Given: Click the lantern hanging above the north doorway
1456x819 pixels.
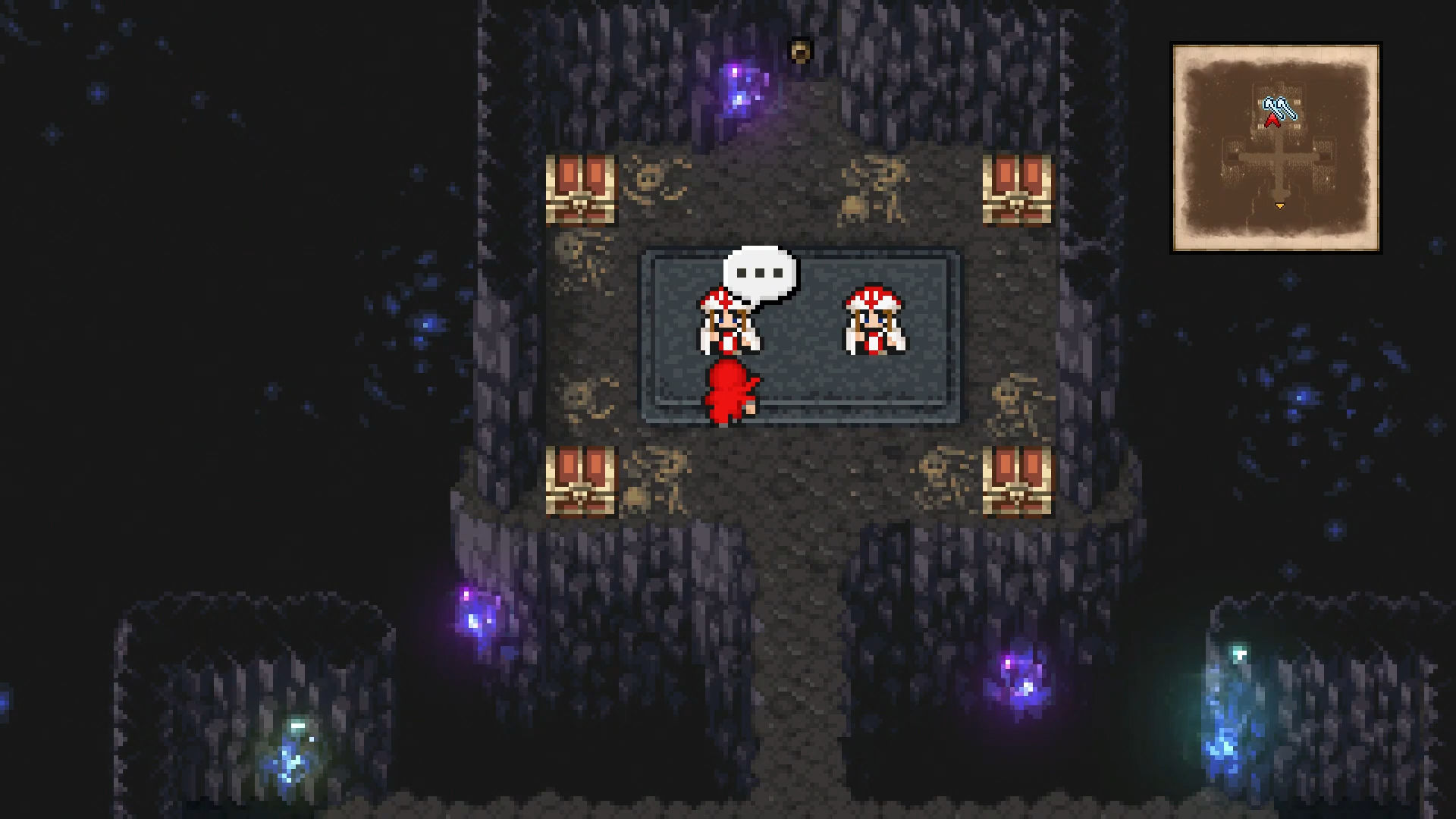Looking at the screenshot, I should [800, 49].
